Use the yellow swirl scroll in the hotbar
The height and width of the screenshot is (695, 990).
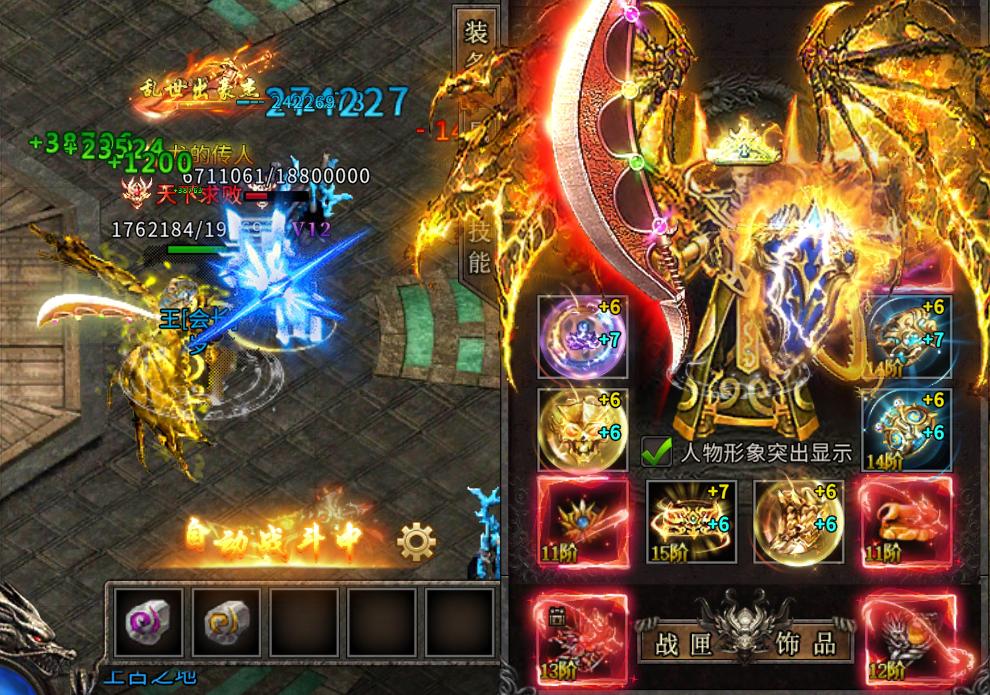tap(226, 622)
